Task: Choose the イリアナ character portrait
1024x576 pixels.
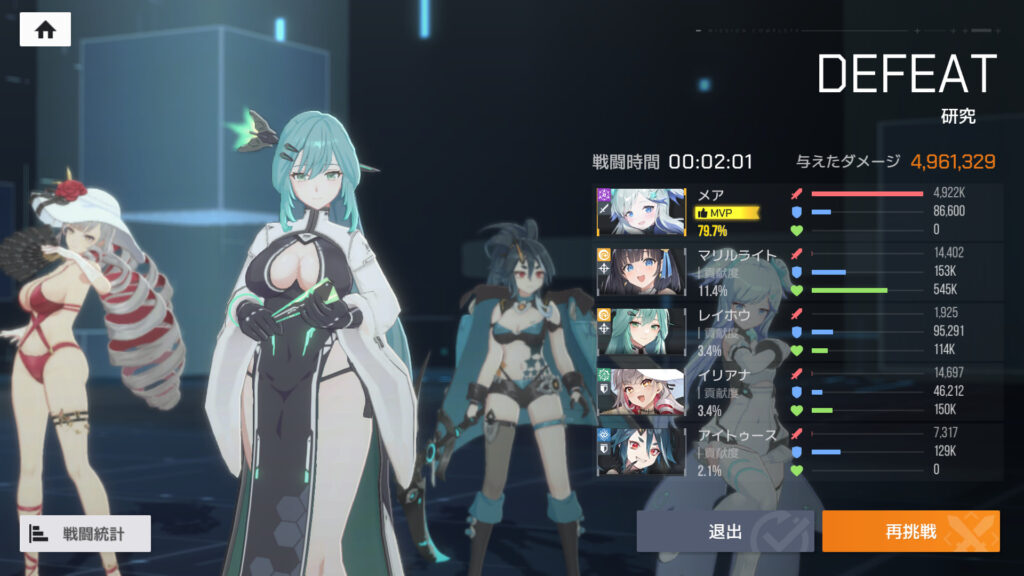Action: pyautogui.click(x=641, y=392)
